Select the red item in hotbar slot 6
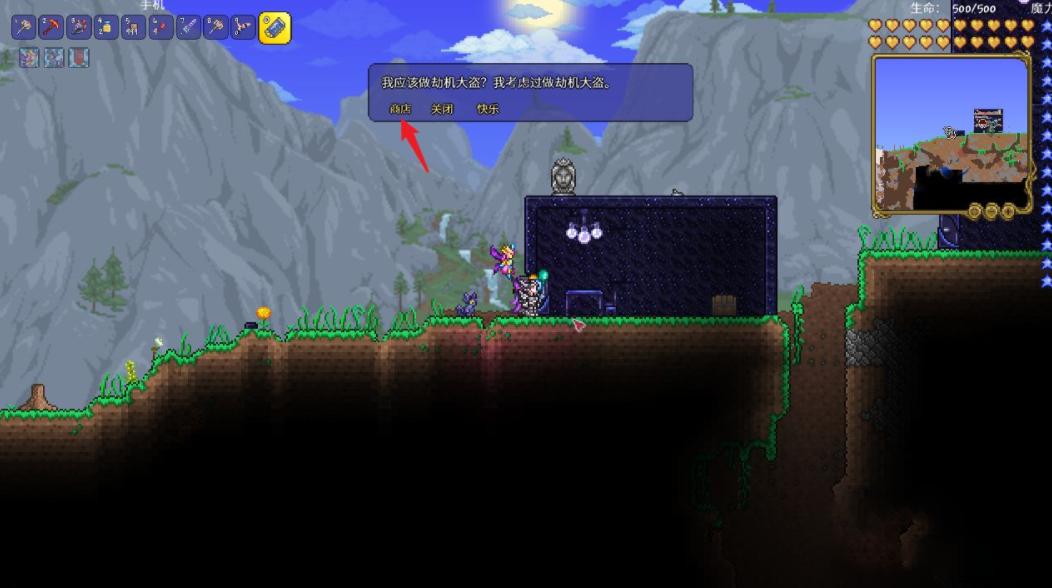The image size is (1052, 588). pyautogui.click(x=161, y=28)
